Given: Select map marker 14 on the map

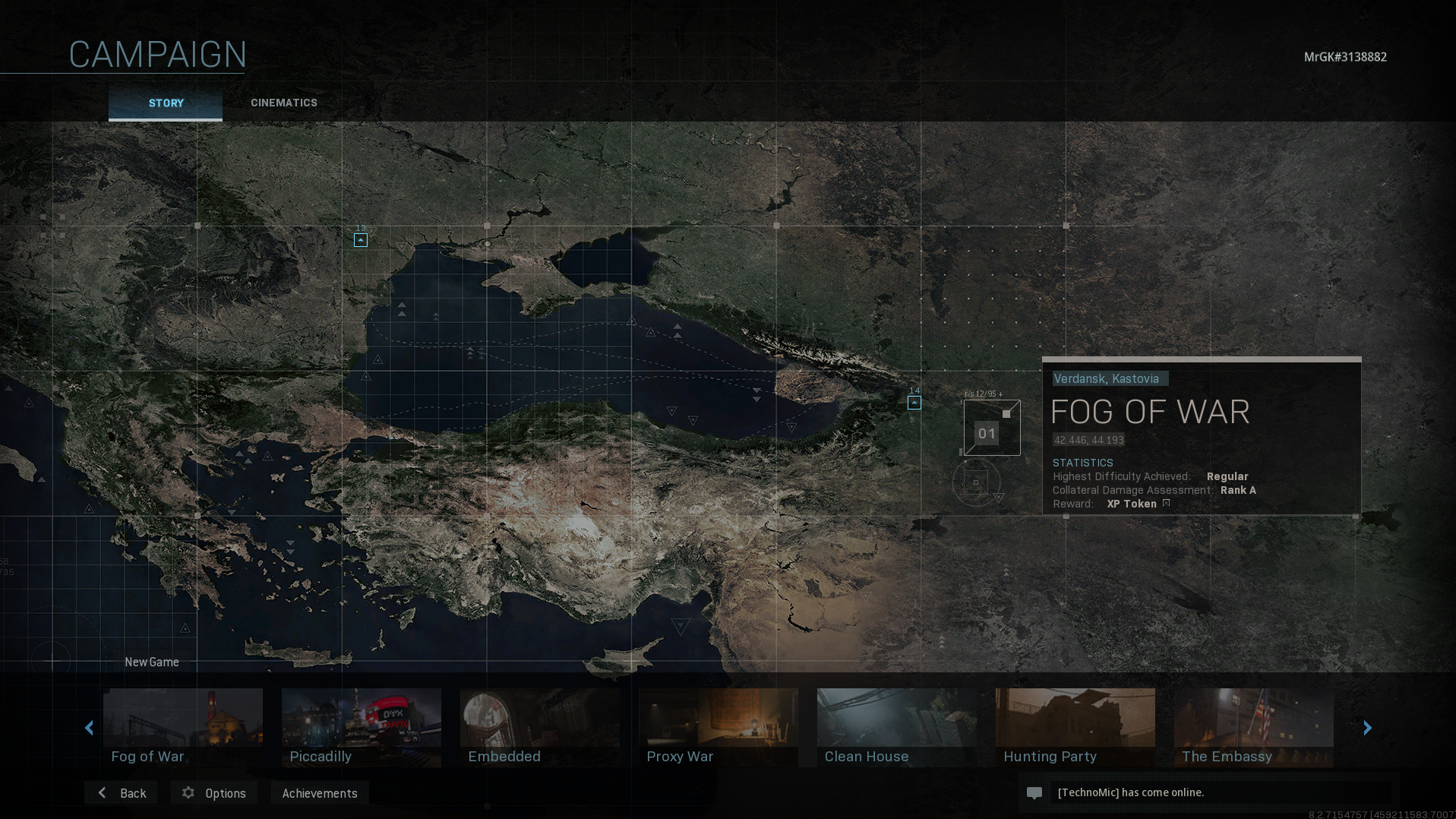Looking at the screenshot, I should (x=914, y=403).
